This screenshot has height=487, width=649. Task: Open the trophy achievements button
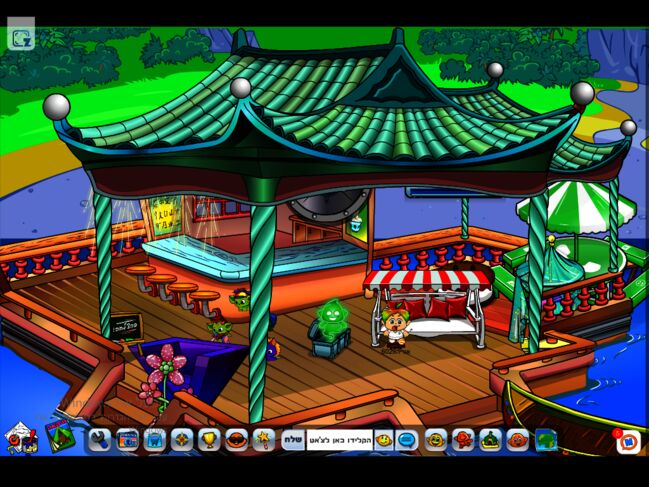pos(209,439)
